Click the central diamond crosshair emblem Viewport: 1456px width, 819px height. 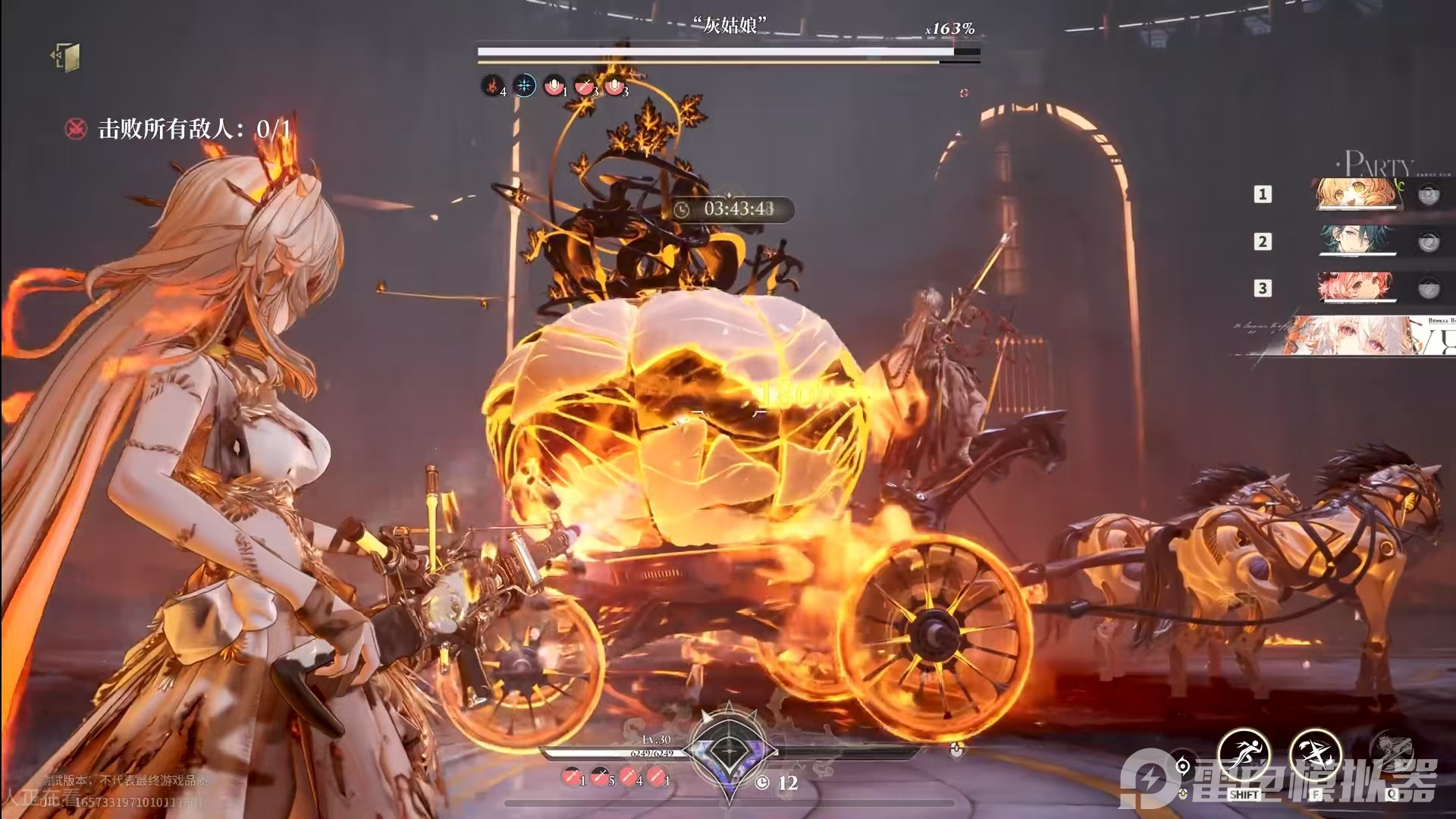(x=730, y=751)
